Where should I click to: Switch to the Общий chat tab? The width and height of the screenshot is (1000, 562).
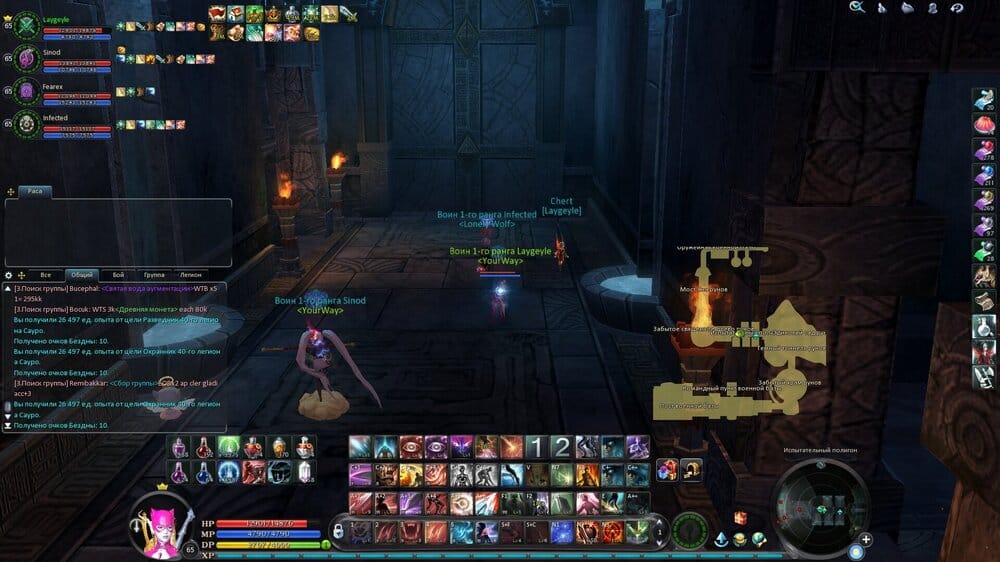pos(82,274)
